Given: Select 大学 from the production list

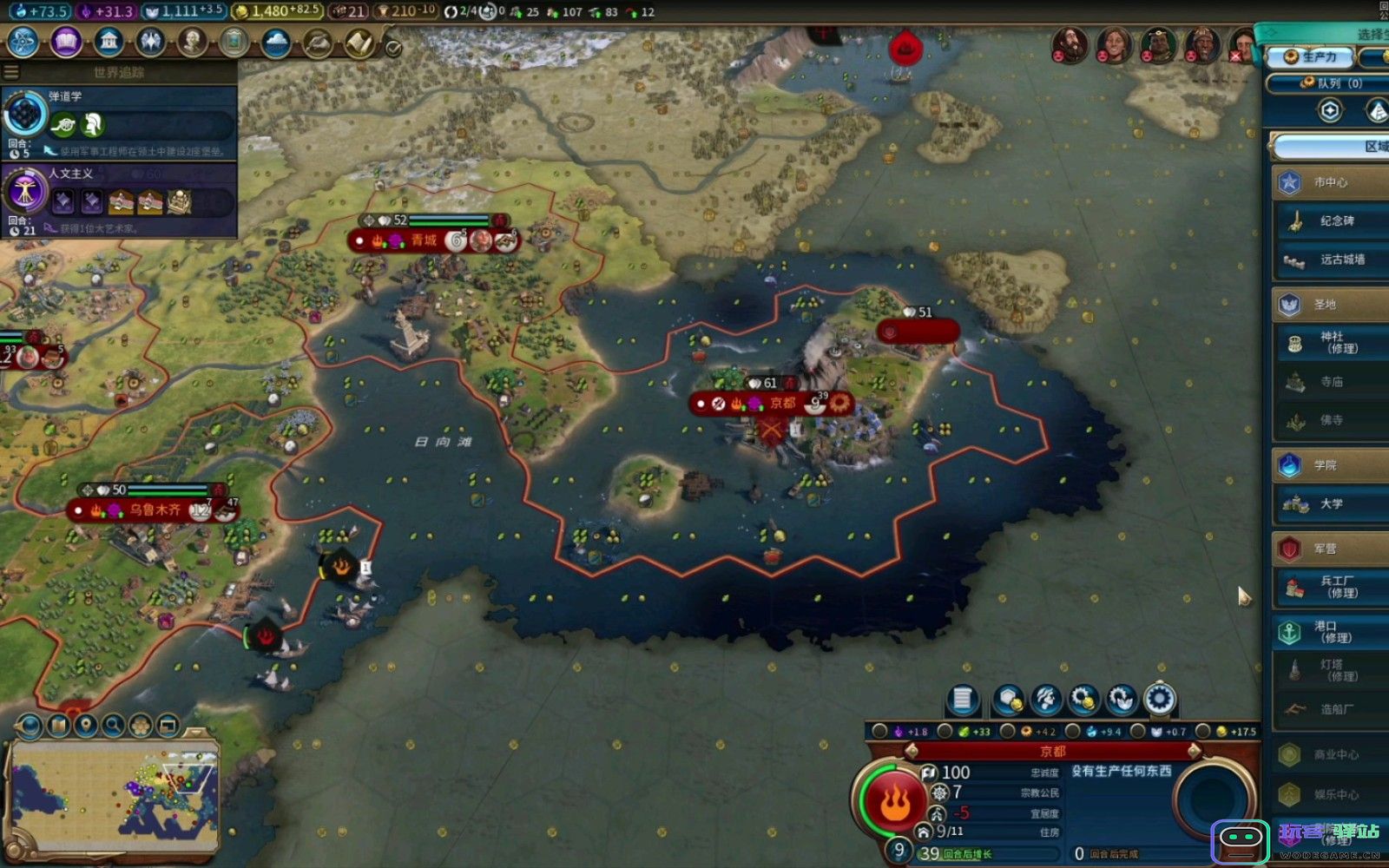Looking at the screenshot, I should 1331,503.
